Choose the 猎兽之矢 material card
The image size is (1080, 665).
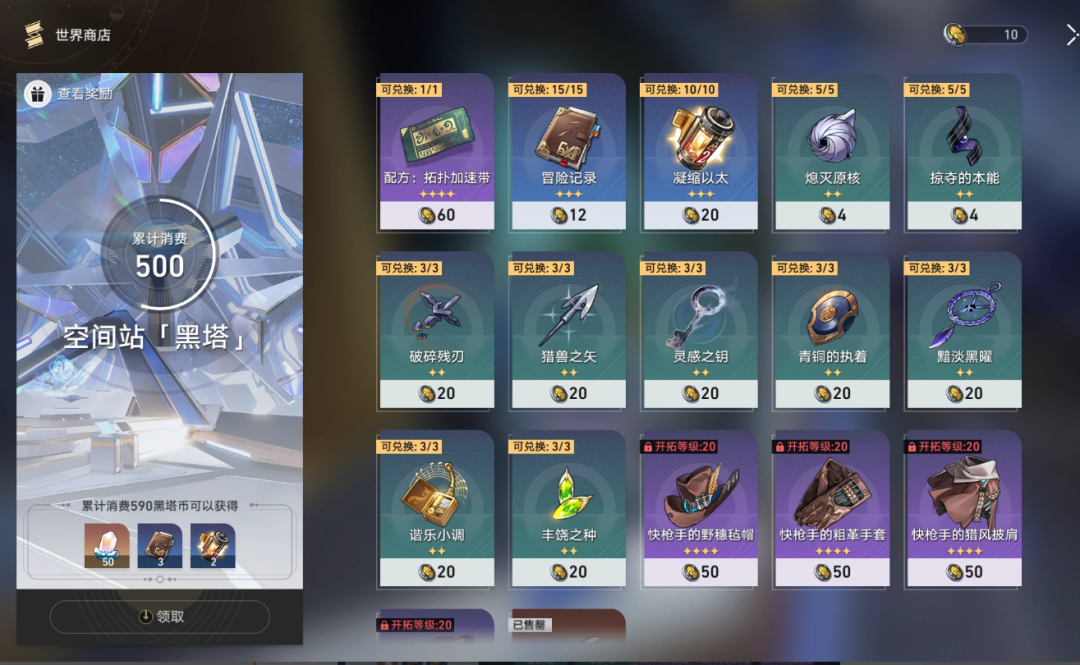click(568, 329)
